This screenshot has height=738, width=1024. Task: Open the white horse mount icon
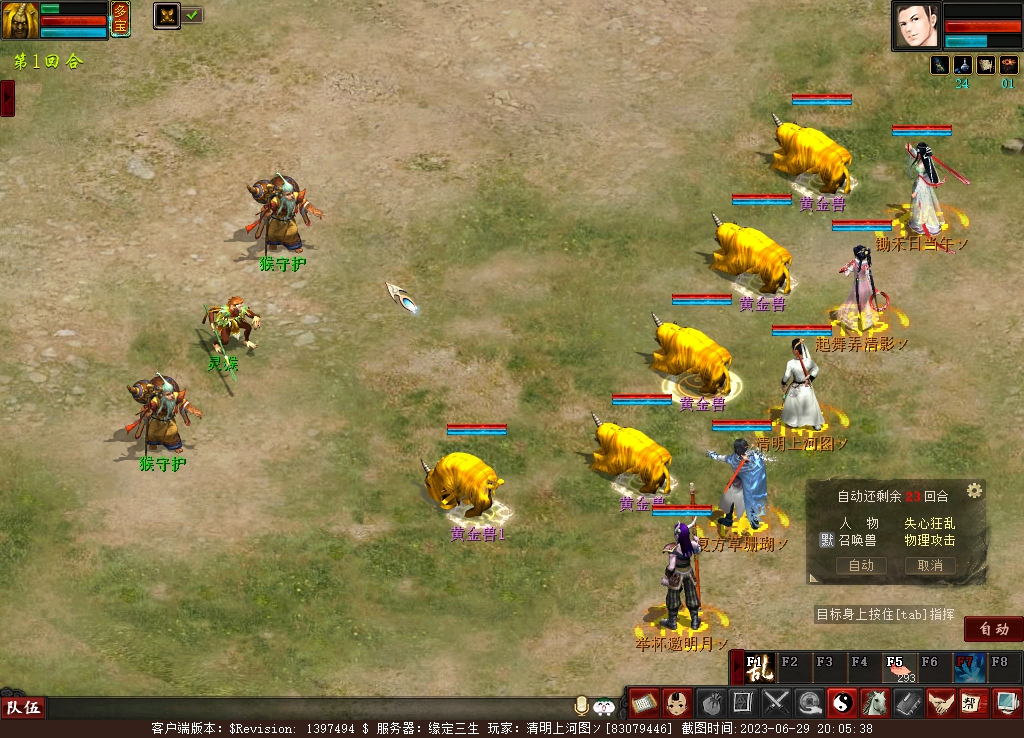coord(875,703)
